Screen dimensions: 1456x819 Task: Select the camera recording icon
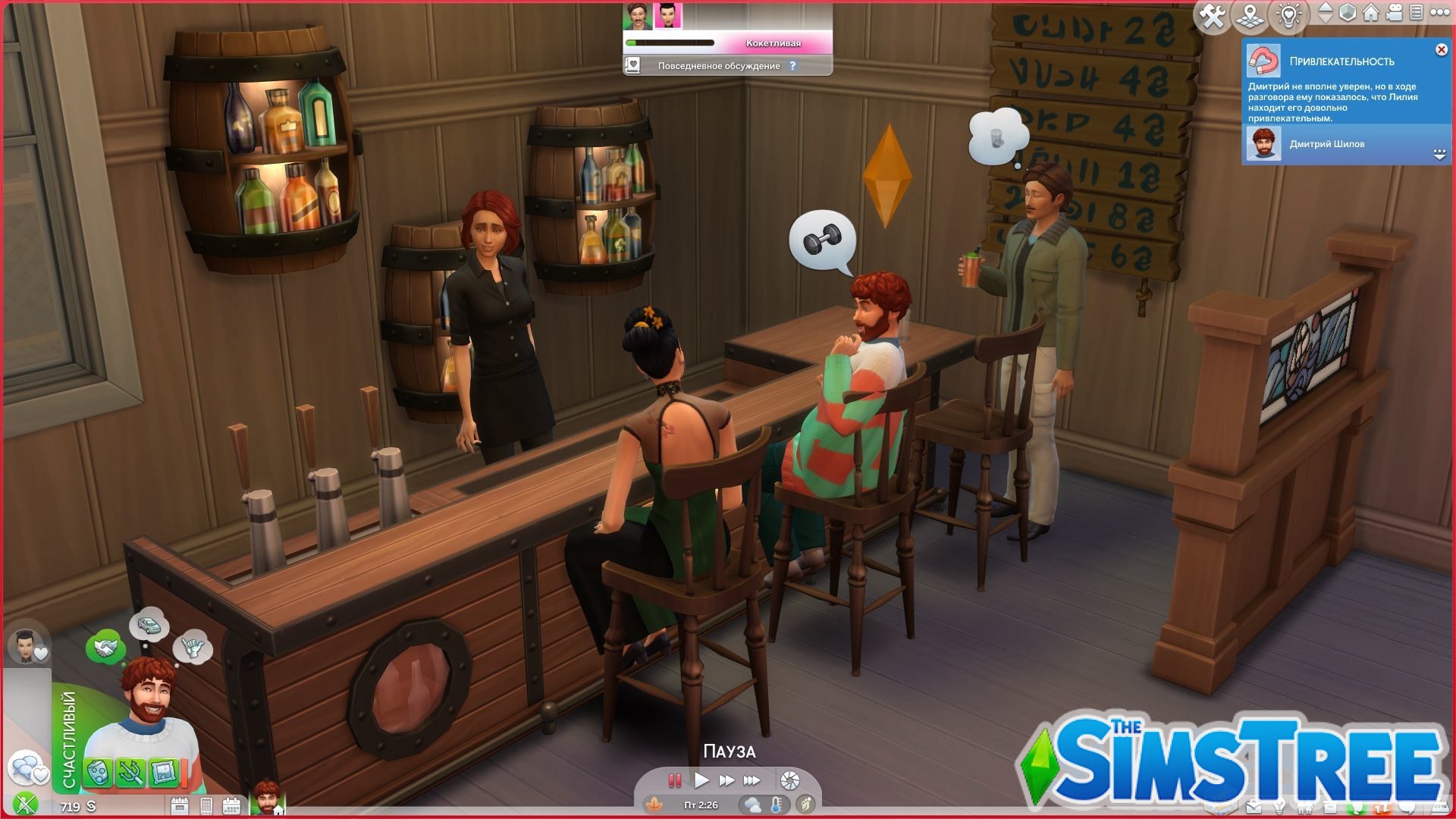click(1394, 13)
